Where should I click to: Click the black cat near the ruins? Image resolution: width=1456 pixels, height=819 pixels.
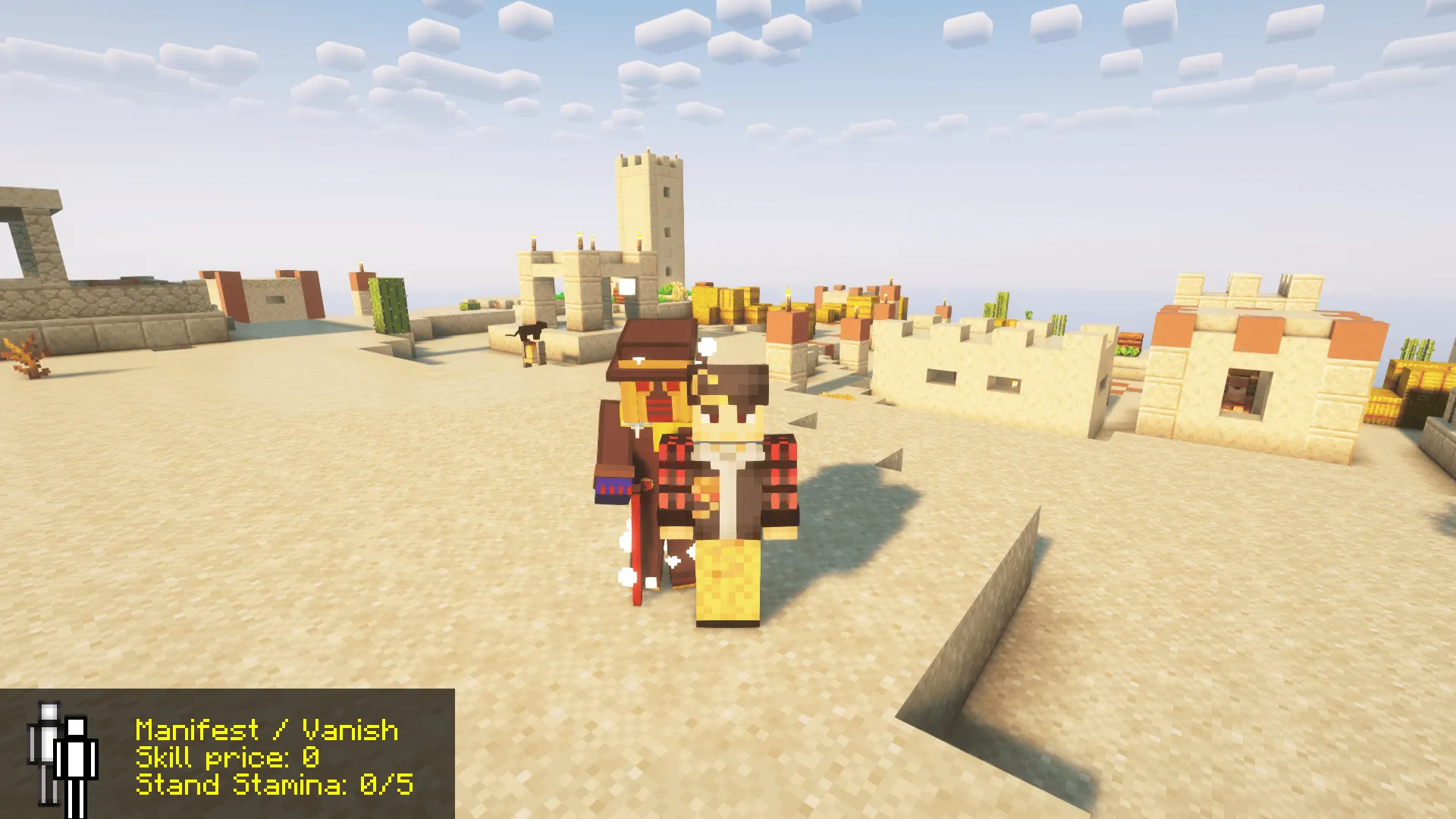[531, 331]
